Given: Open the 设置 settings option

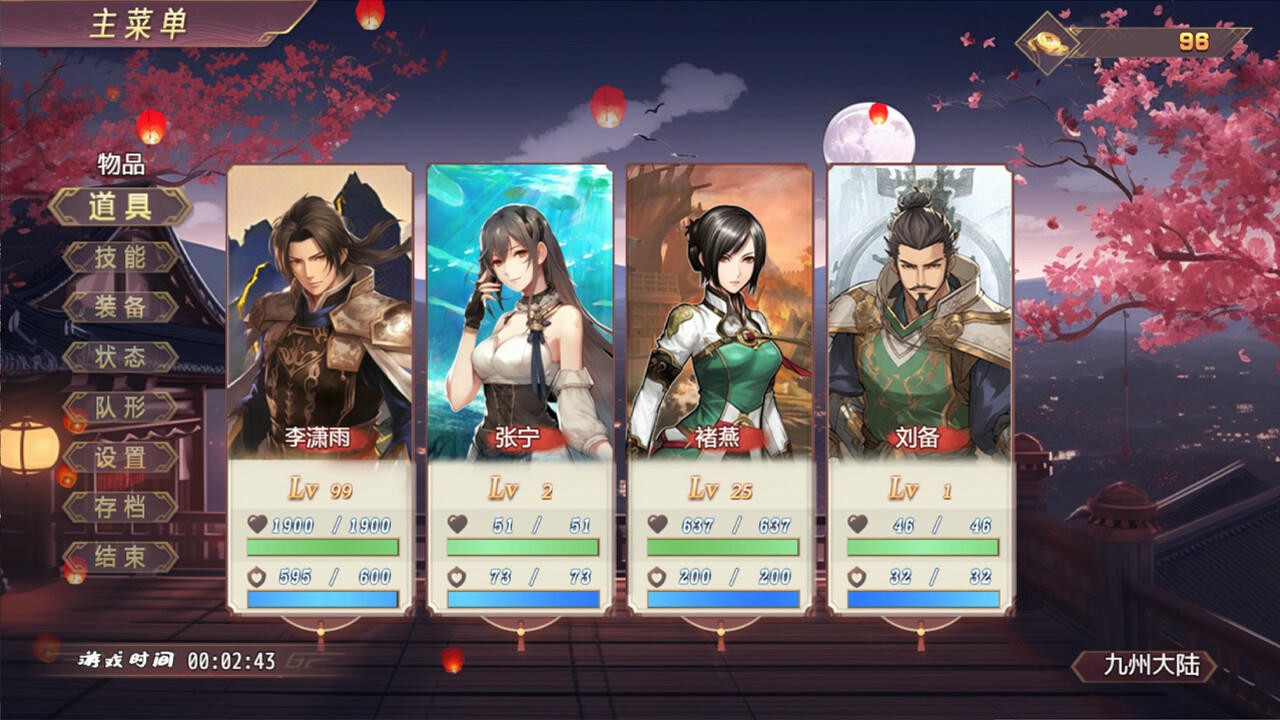Looking at the screenshot, I should pos(122,458).
